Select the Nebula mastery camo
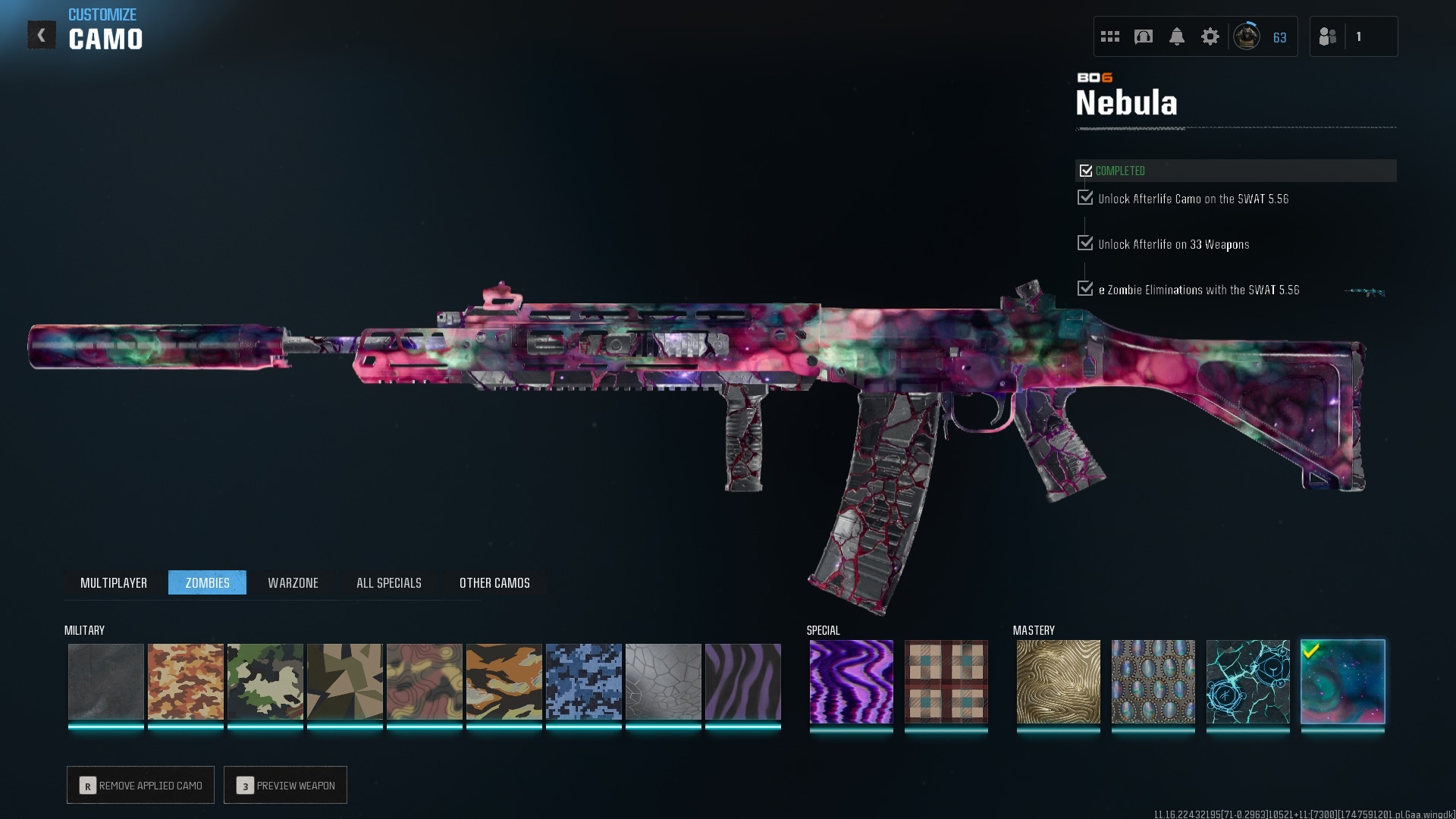Screen dimensions: 1456x819 click(1342, 682)
